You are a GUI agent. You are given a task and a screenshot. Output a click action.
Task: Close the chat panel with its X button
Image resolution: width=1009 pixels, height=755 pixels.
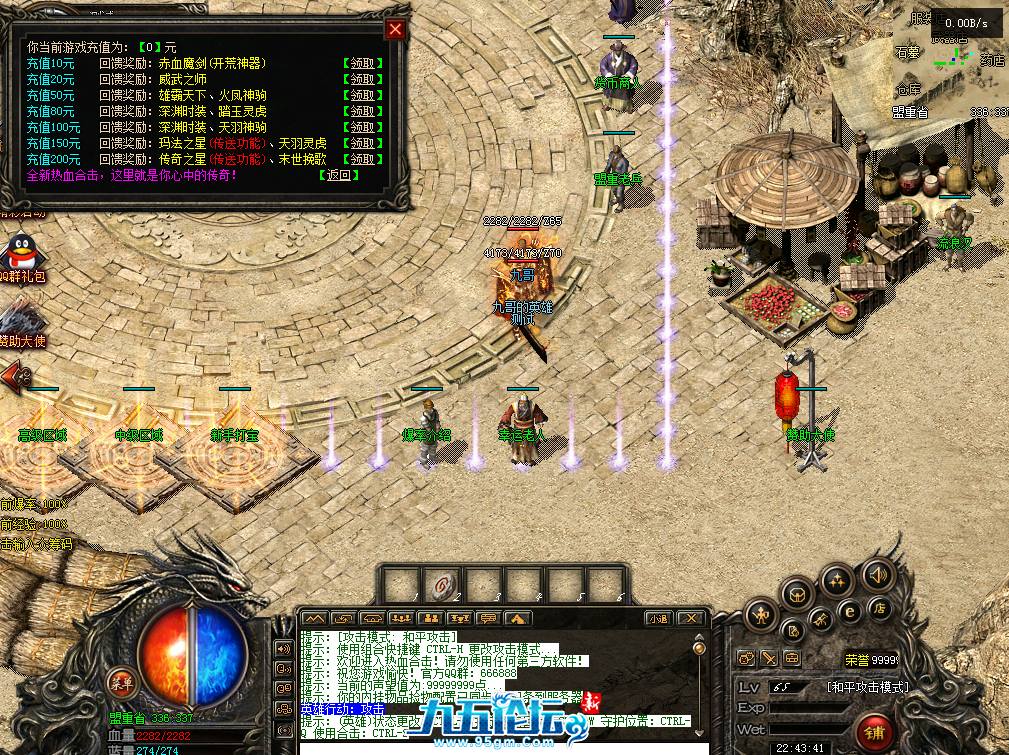point(689,619)
